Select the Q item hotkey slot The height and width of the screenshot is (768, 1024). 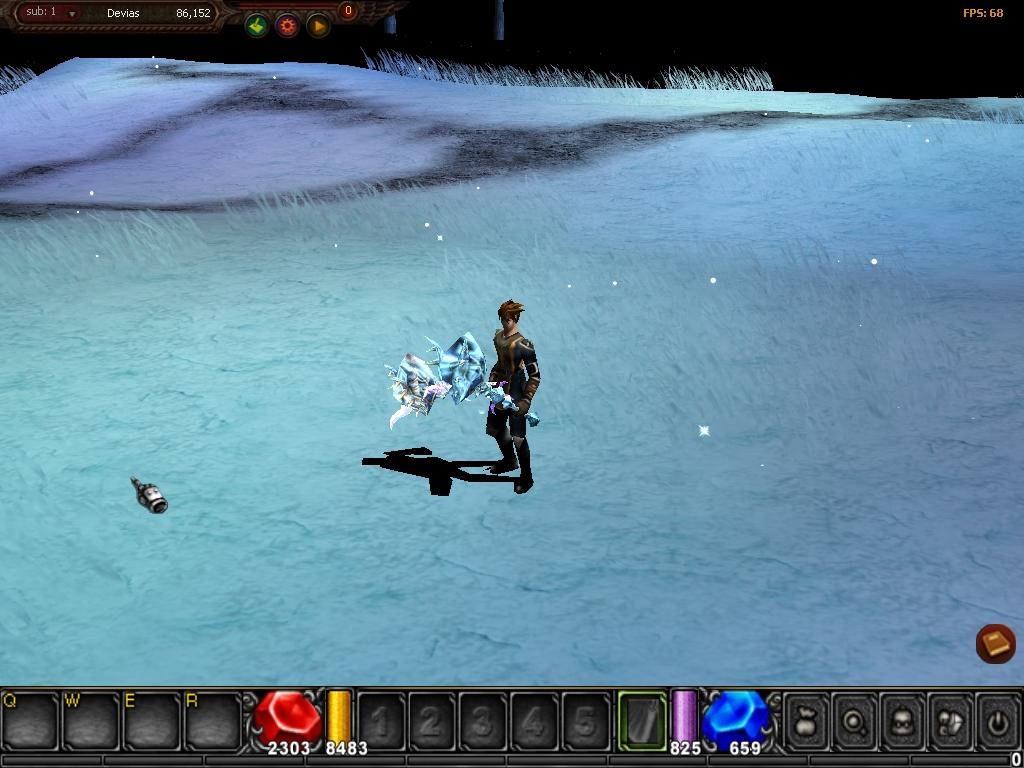coord(30,720)
